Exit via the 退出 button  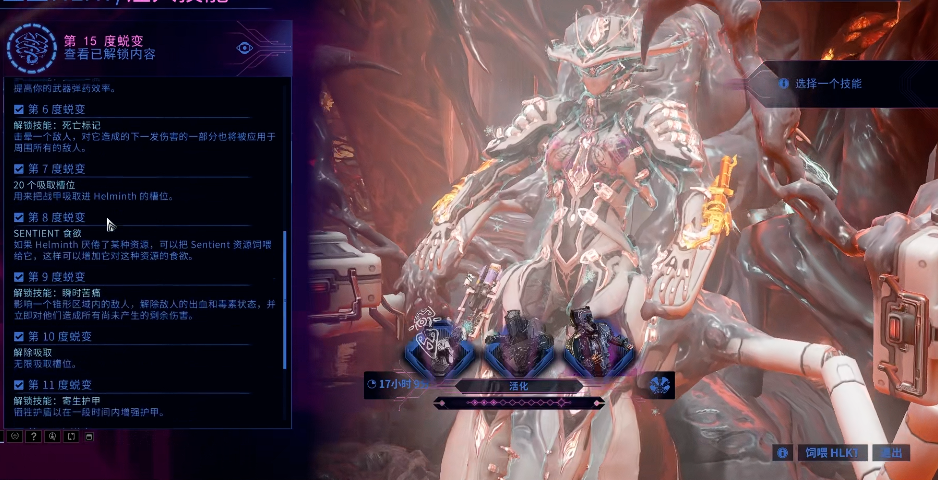[890, 452]
